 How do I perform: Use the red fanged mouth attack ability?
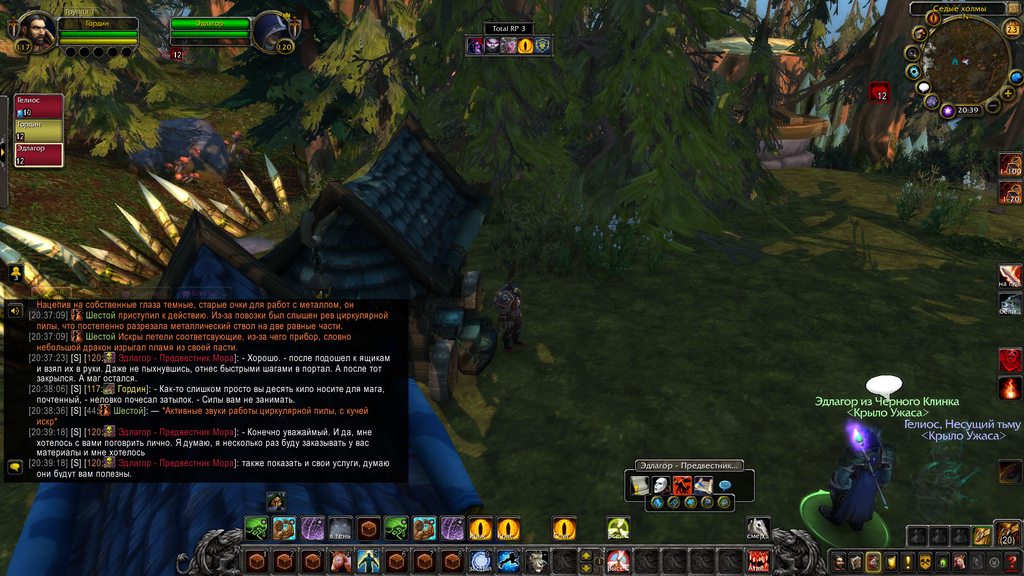(x=758, y=560)
